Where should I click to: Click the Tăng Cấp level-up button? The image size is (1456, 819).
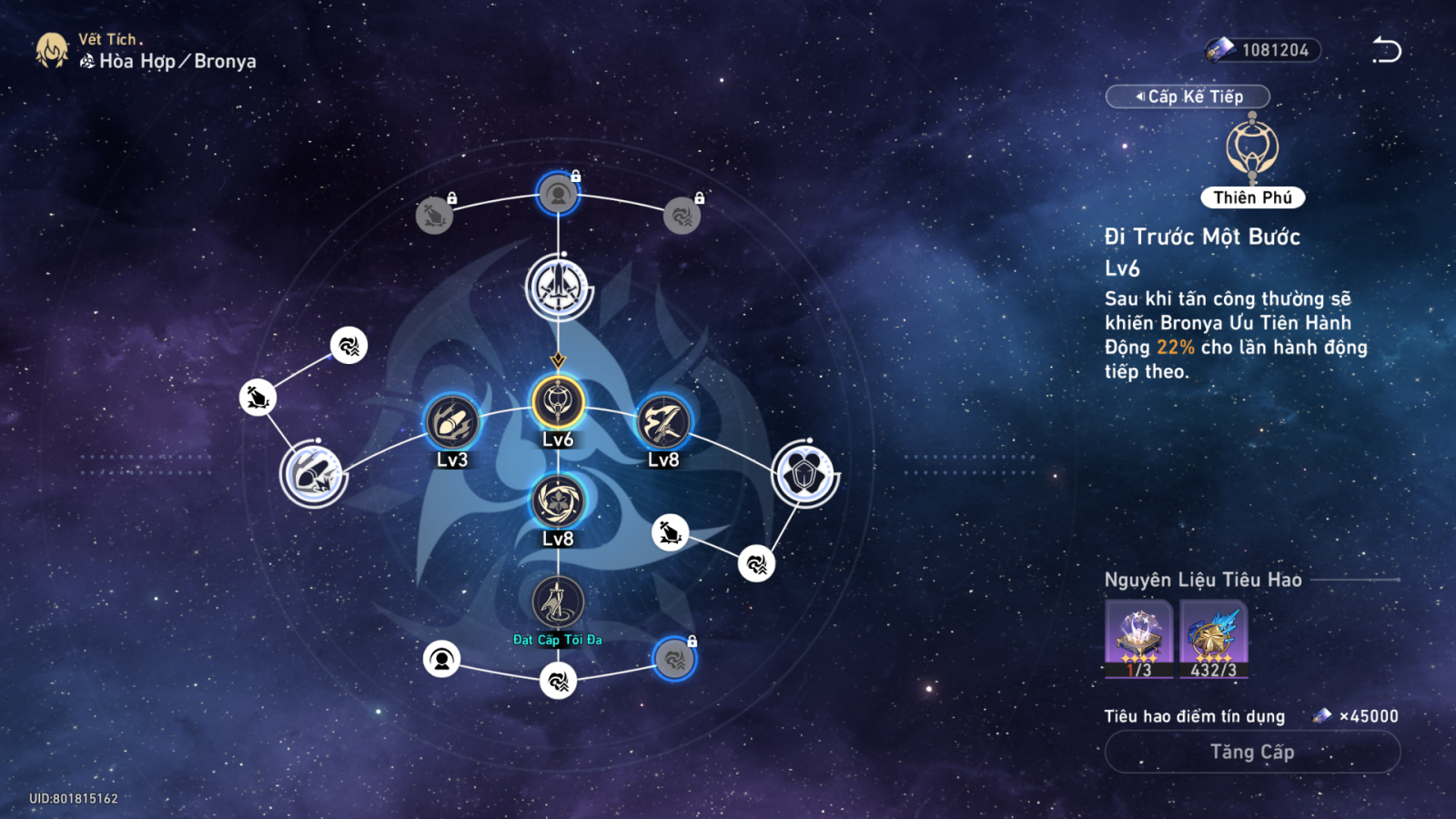(1252, 752)
